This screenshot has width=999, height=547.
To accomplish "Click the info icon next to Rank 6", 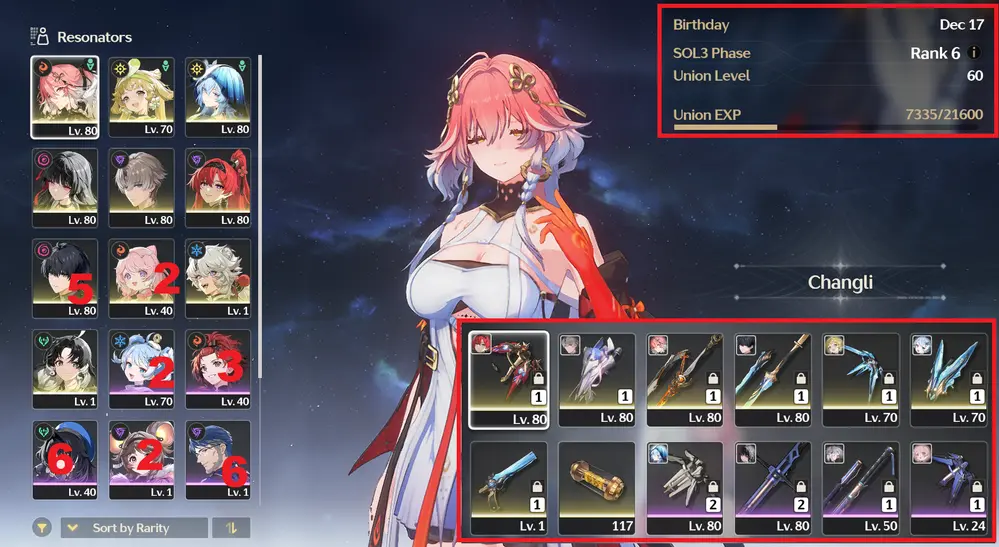I will (x=975, y=53).
